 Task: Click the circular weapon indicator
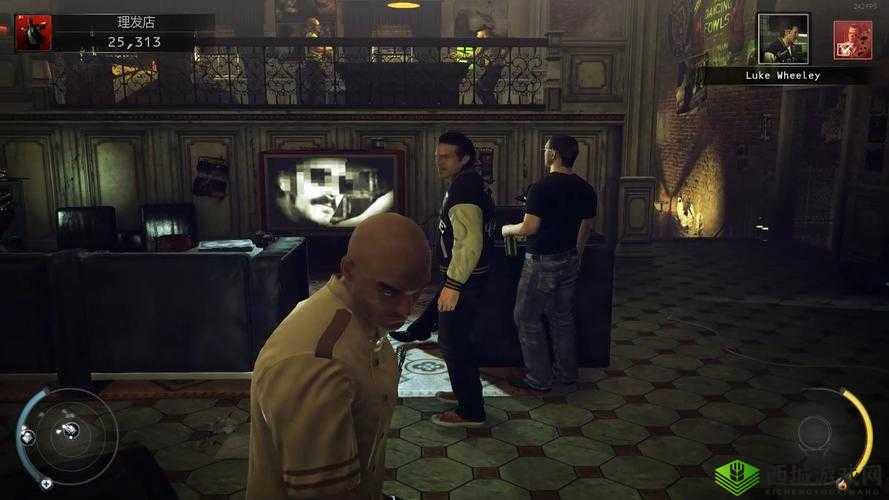[815, 433]
